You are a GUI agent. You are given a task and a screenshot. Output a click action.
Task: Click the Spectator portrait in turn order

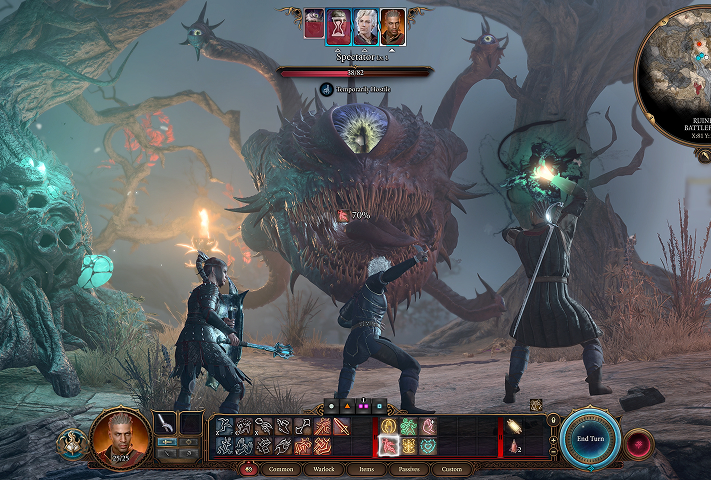coord(315,24)
